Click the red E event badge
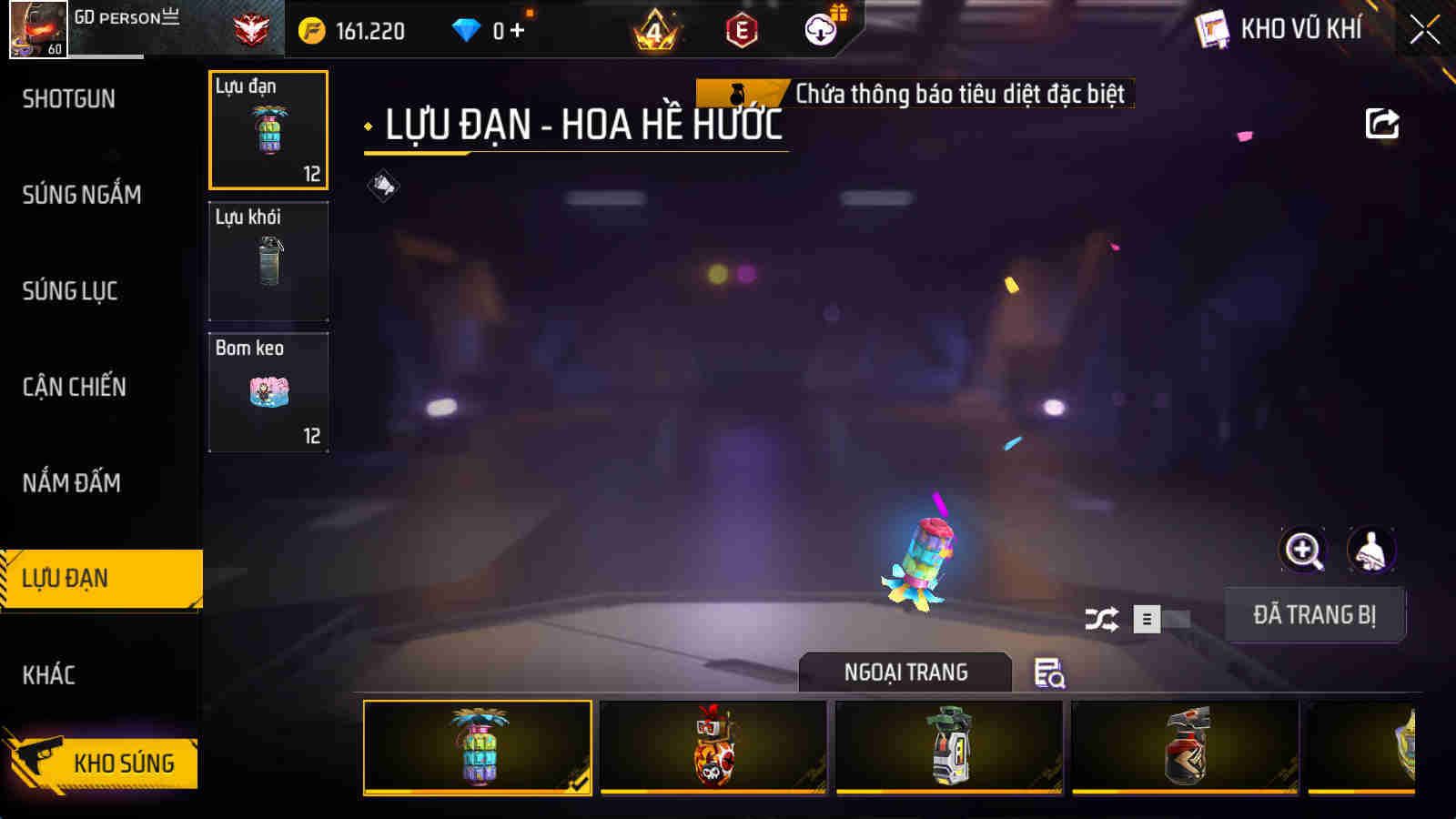1456x819 pixels. pyautogui.click(x=740, y=30)
